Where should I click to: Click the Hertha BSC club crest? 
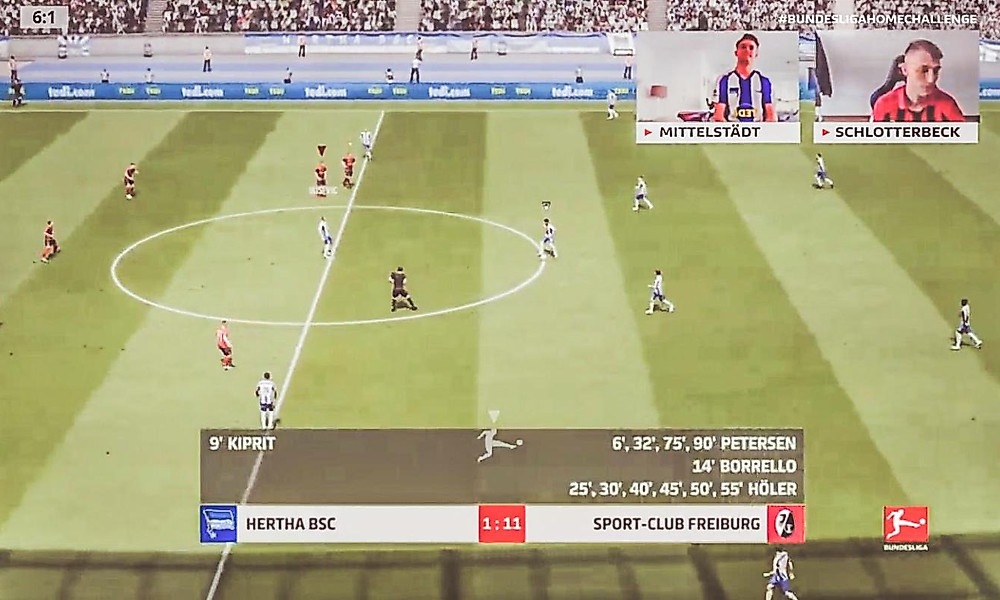click(x=218, y=524)
